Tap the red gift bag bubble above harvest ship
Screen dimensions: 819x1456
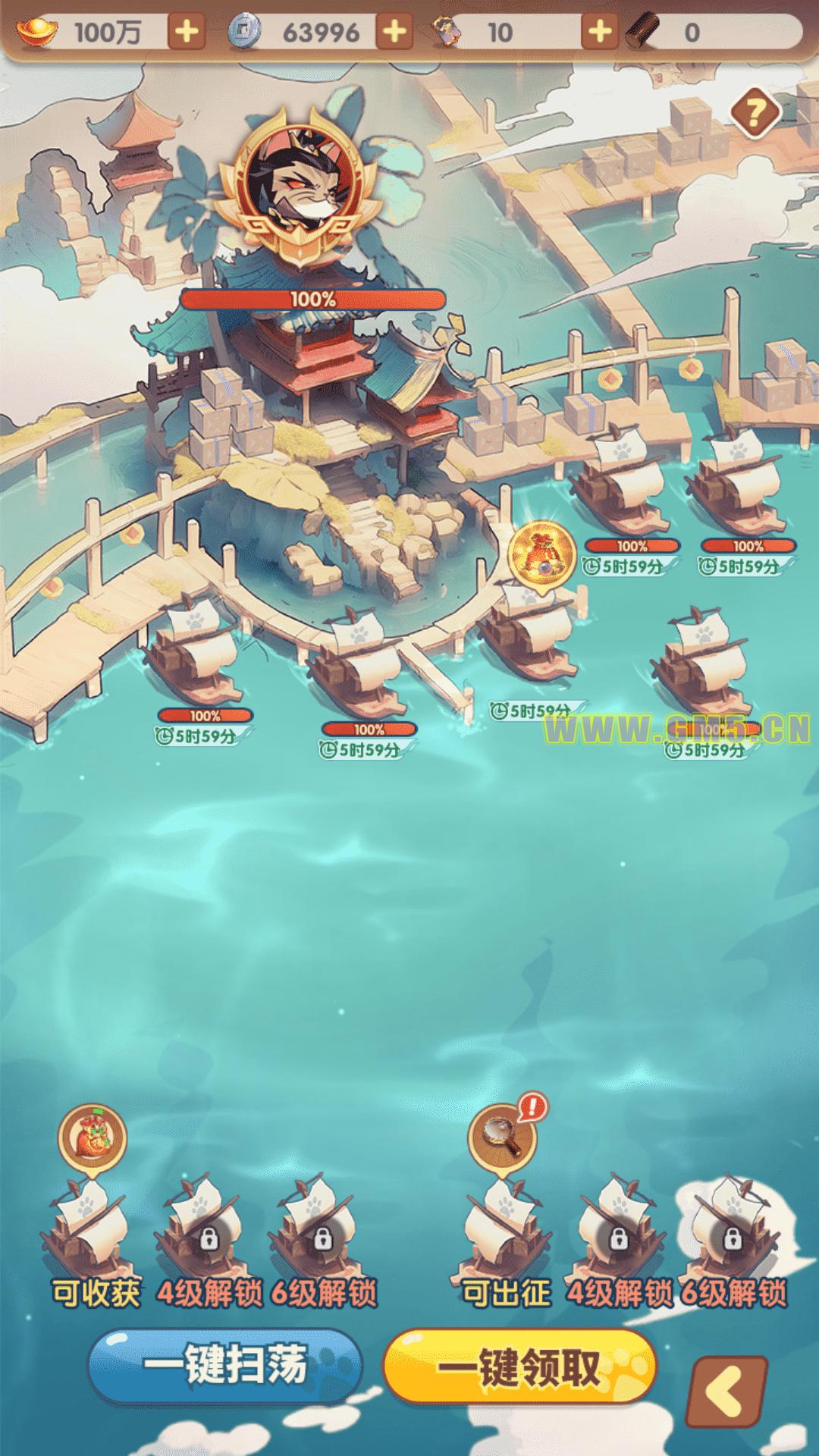coord(93,1137)
